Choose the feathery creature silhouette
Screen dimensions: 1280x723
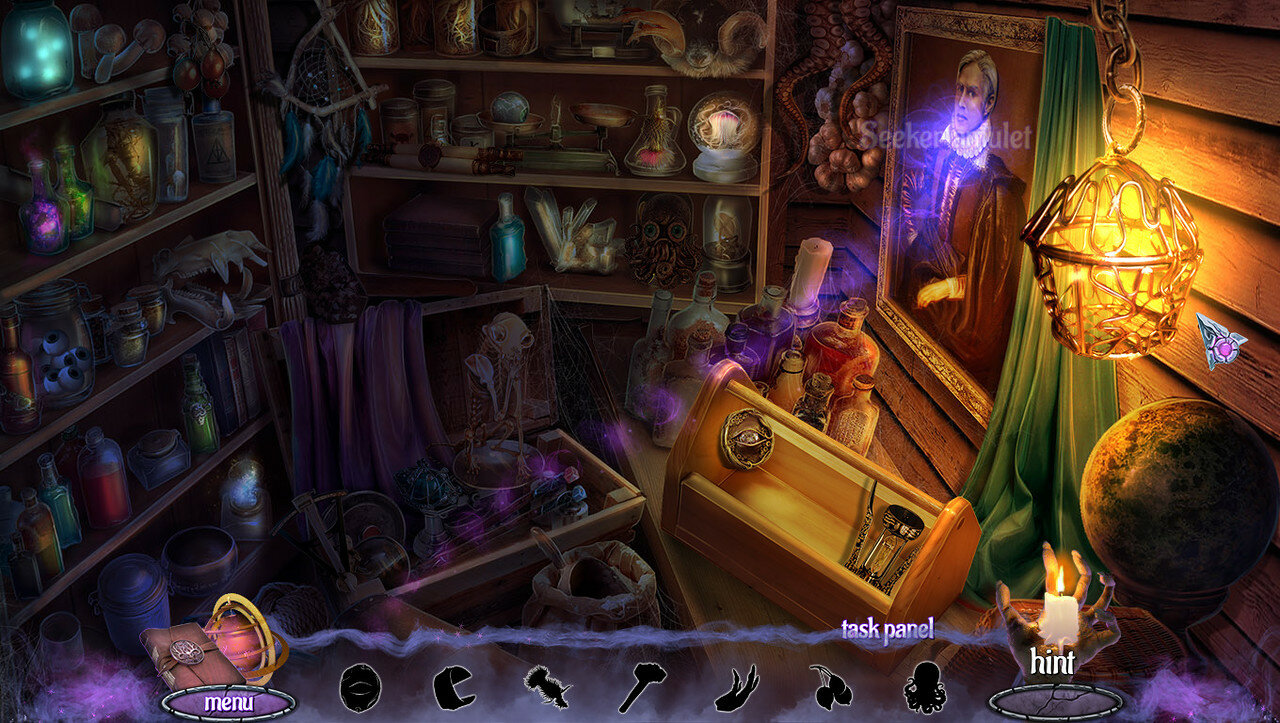tap(546, 687)
